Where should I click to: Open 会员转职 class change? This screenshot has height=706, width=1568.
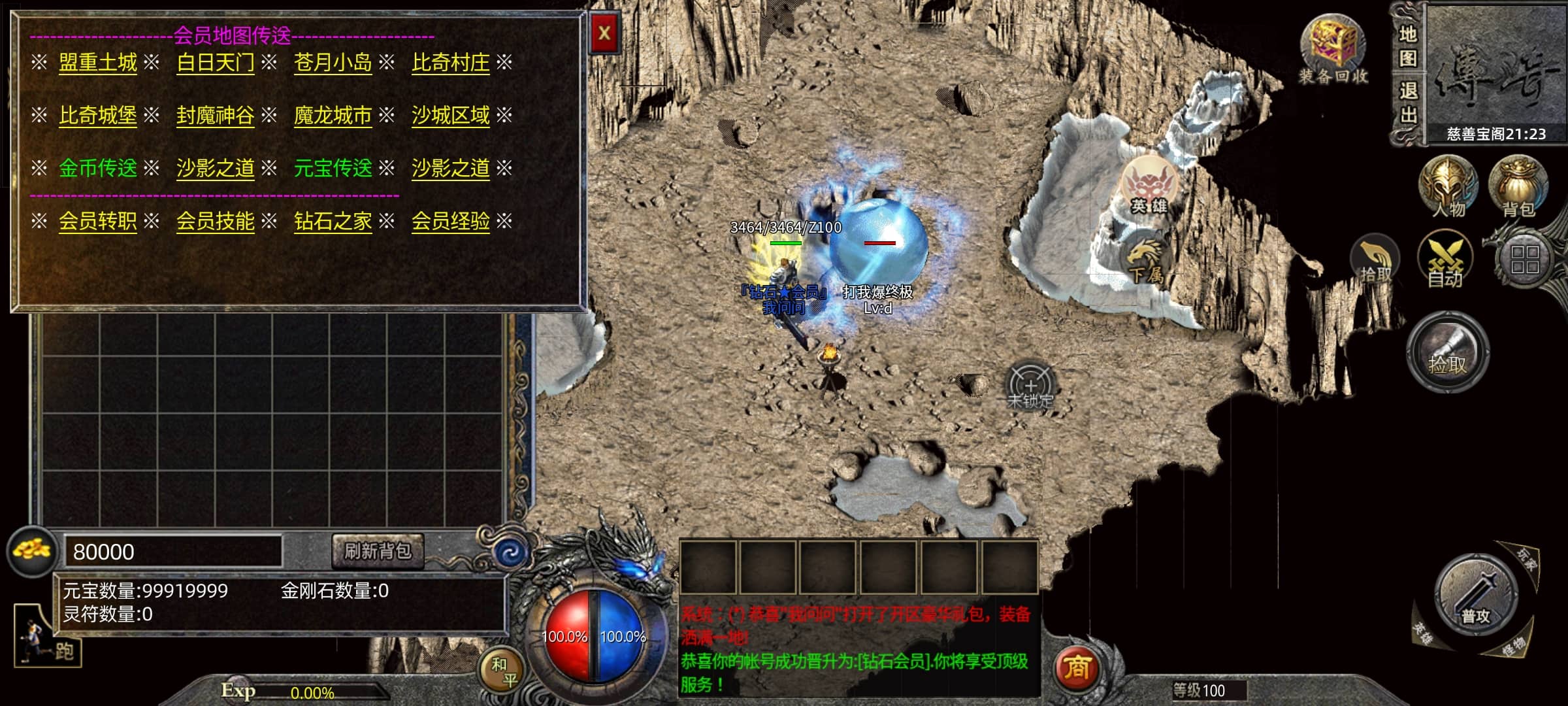(98, 222)
